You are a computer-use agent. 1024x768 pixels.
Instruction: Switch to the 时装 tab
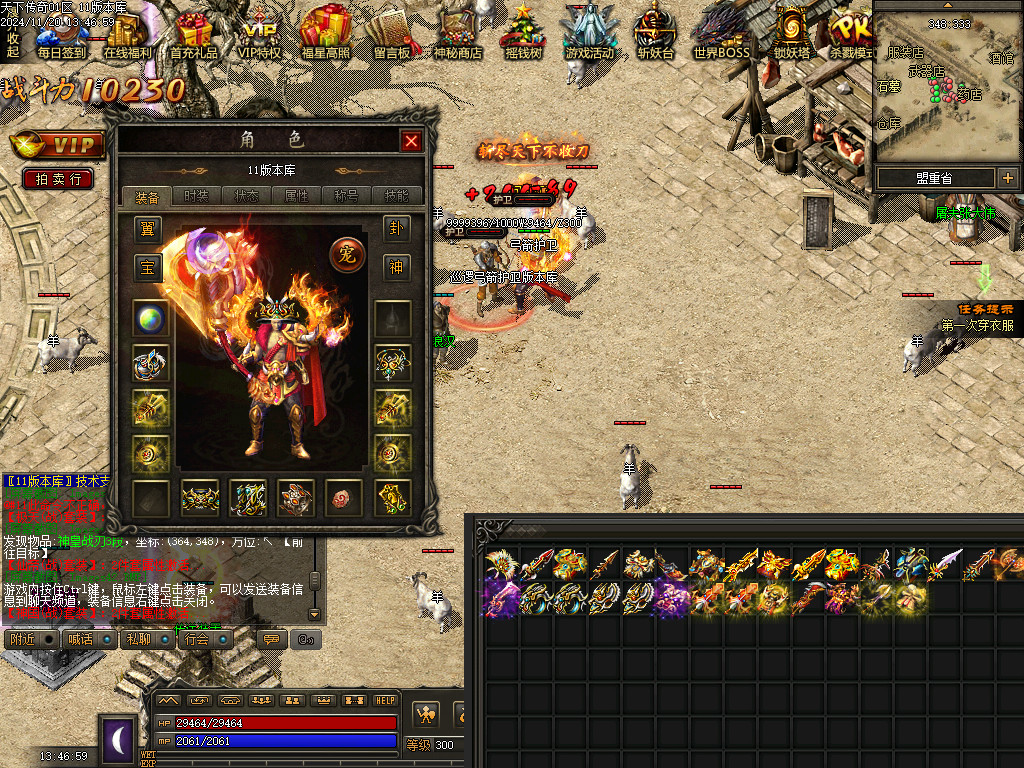point(197,196)
